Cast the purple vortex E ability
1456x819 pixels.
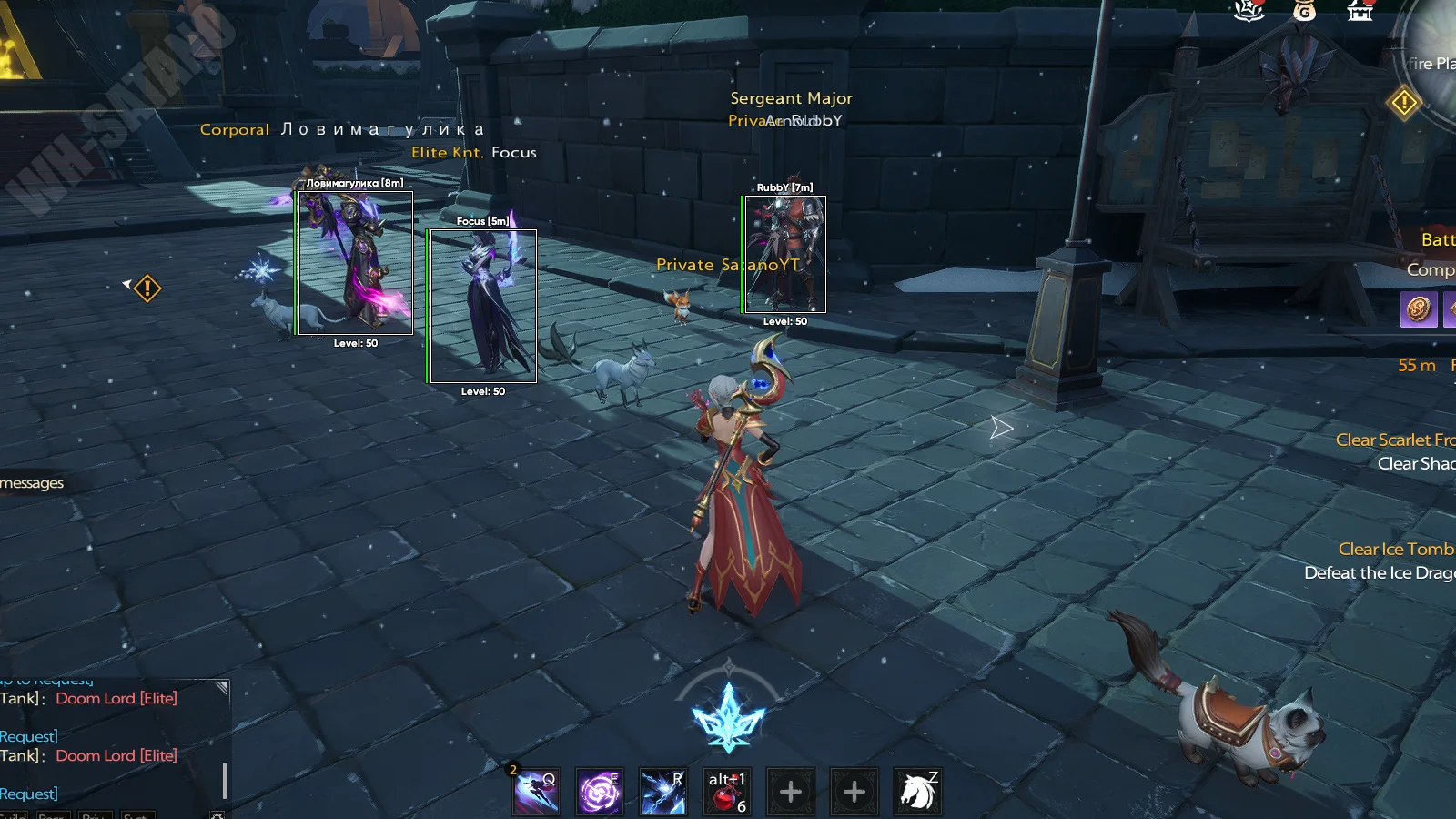pyautogui.click(x=600, y=792)
